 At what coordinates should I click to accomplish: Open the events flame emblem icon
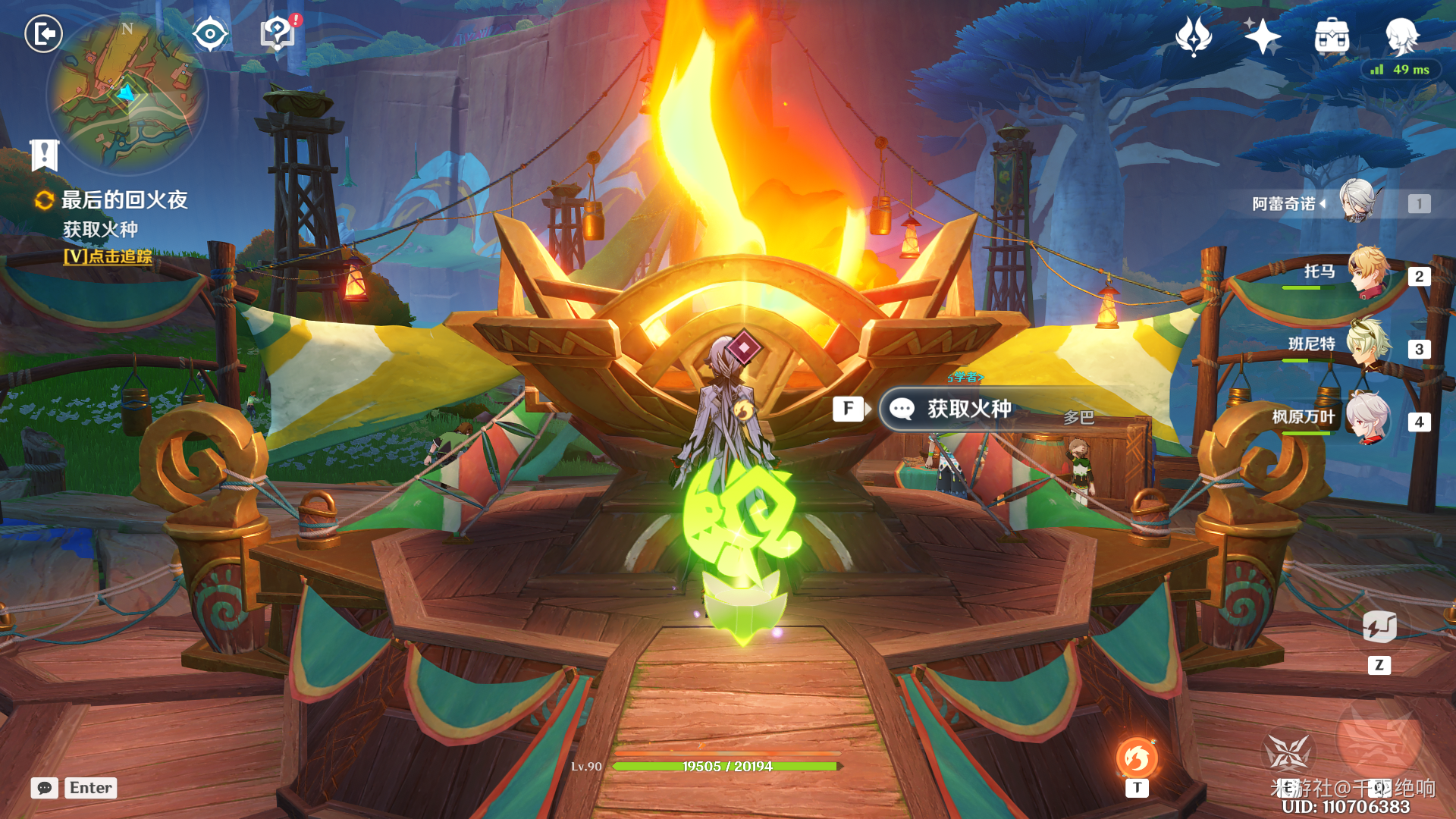1193,36
